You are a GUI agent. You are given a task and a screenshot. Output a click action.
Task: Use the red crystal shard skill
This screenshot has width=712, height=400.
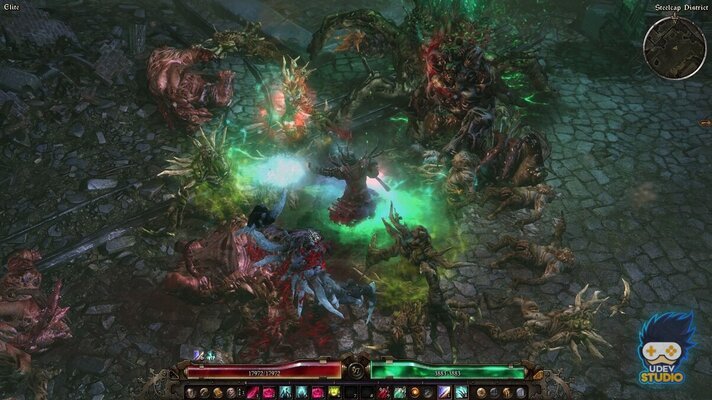[251, 392]
